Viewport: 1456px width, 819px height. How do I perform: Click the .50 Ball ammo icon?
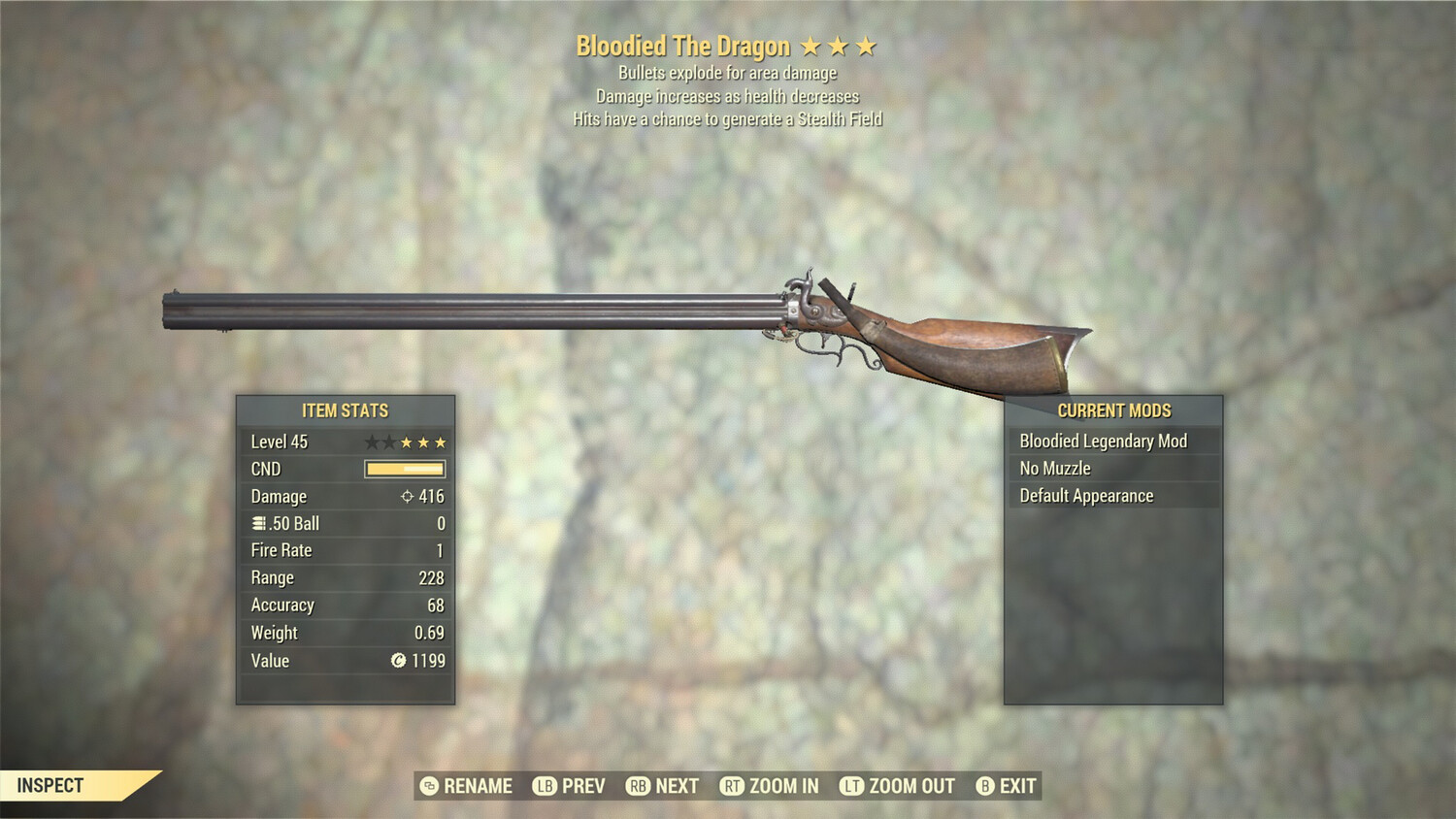257,523
